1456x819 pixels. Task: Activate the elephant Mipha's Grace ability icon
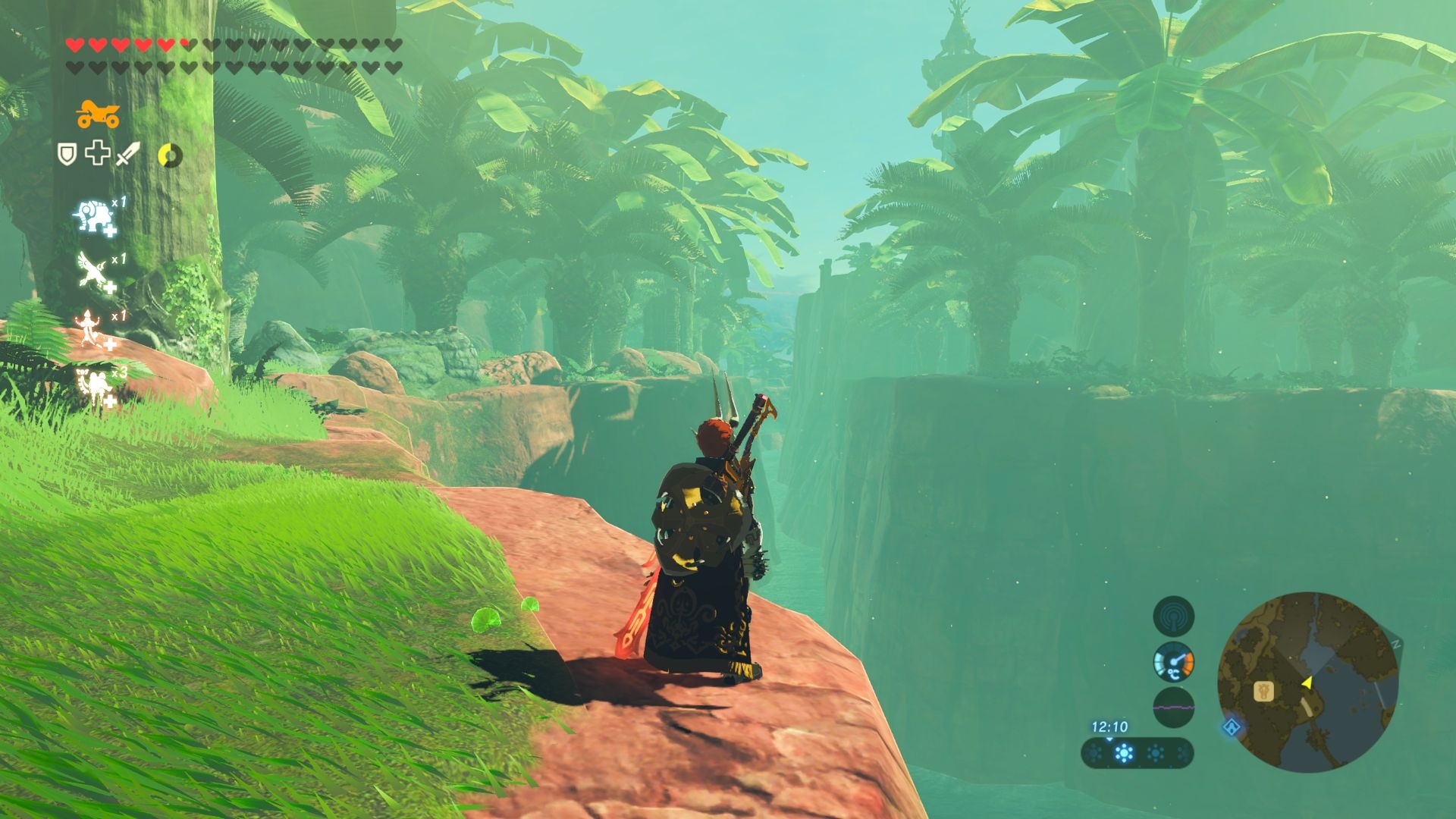click(x=94, y=216)
